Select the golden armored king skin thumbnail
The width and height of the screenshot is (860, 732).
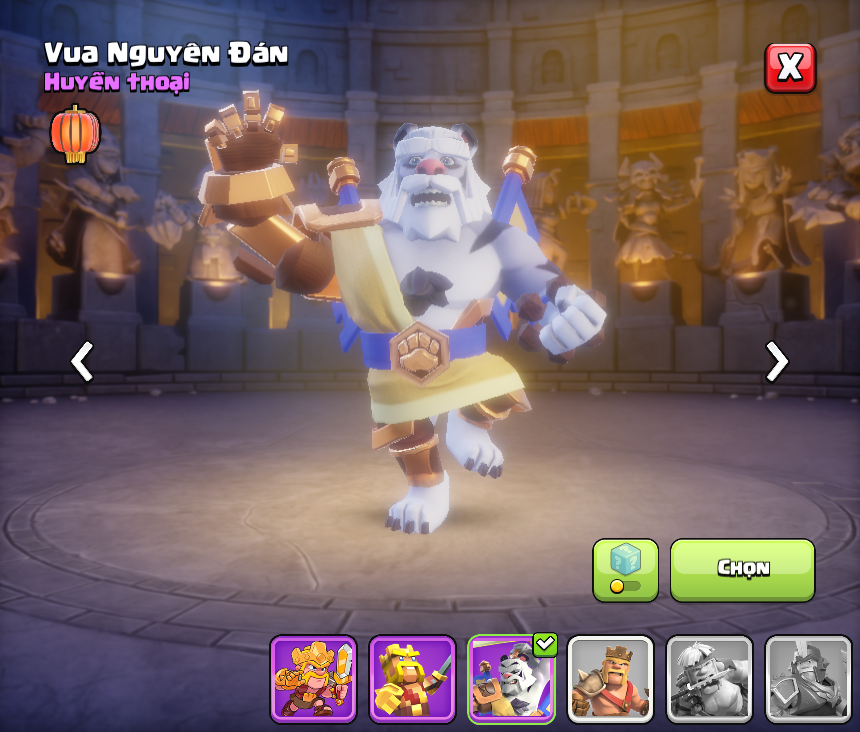point(313,678)
